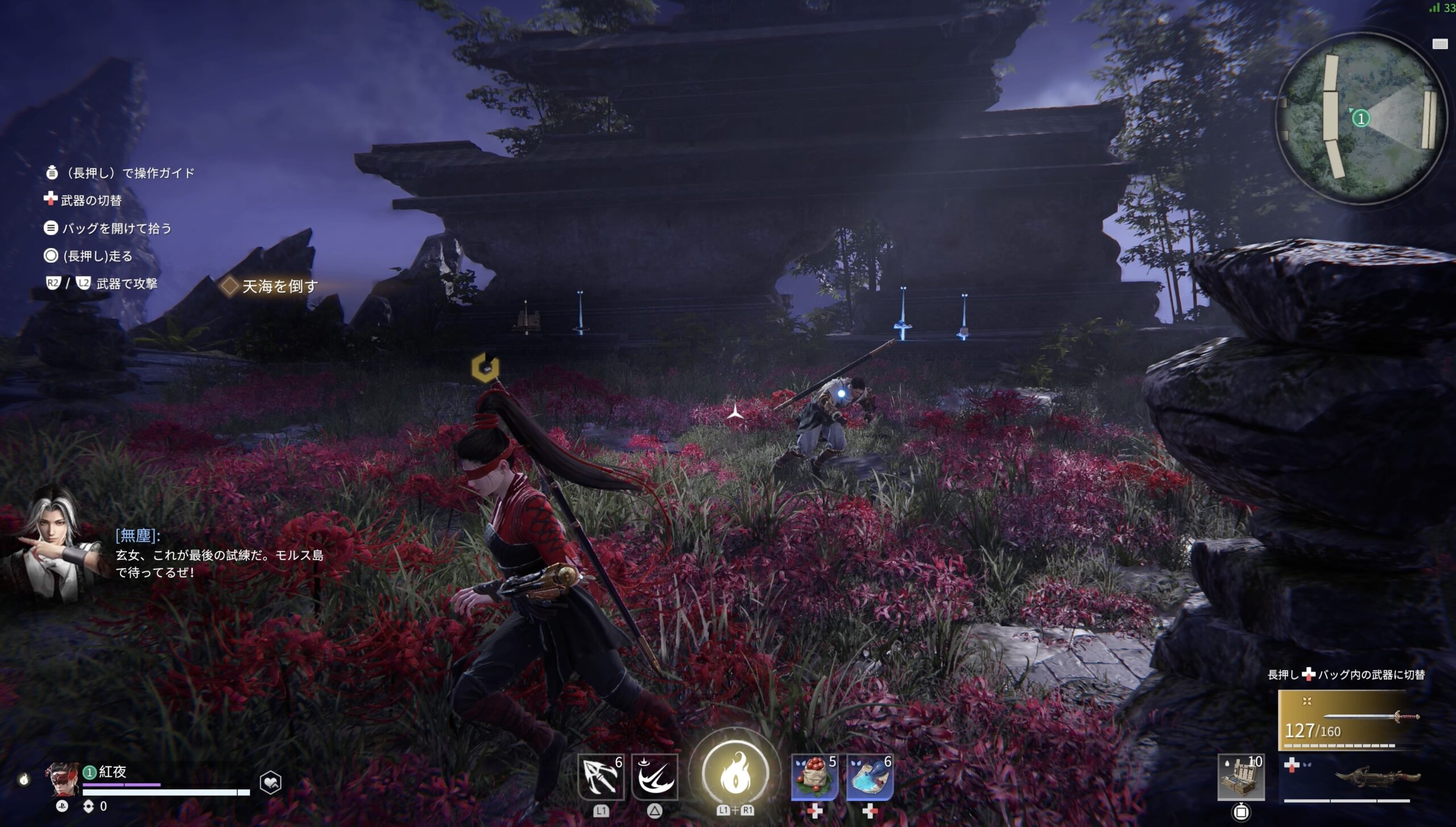Click the 無塵 speaker portrait
This screenshot has width=1456, height=827.
51,545
